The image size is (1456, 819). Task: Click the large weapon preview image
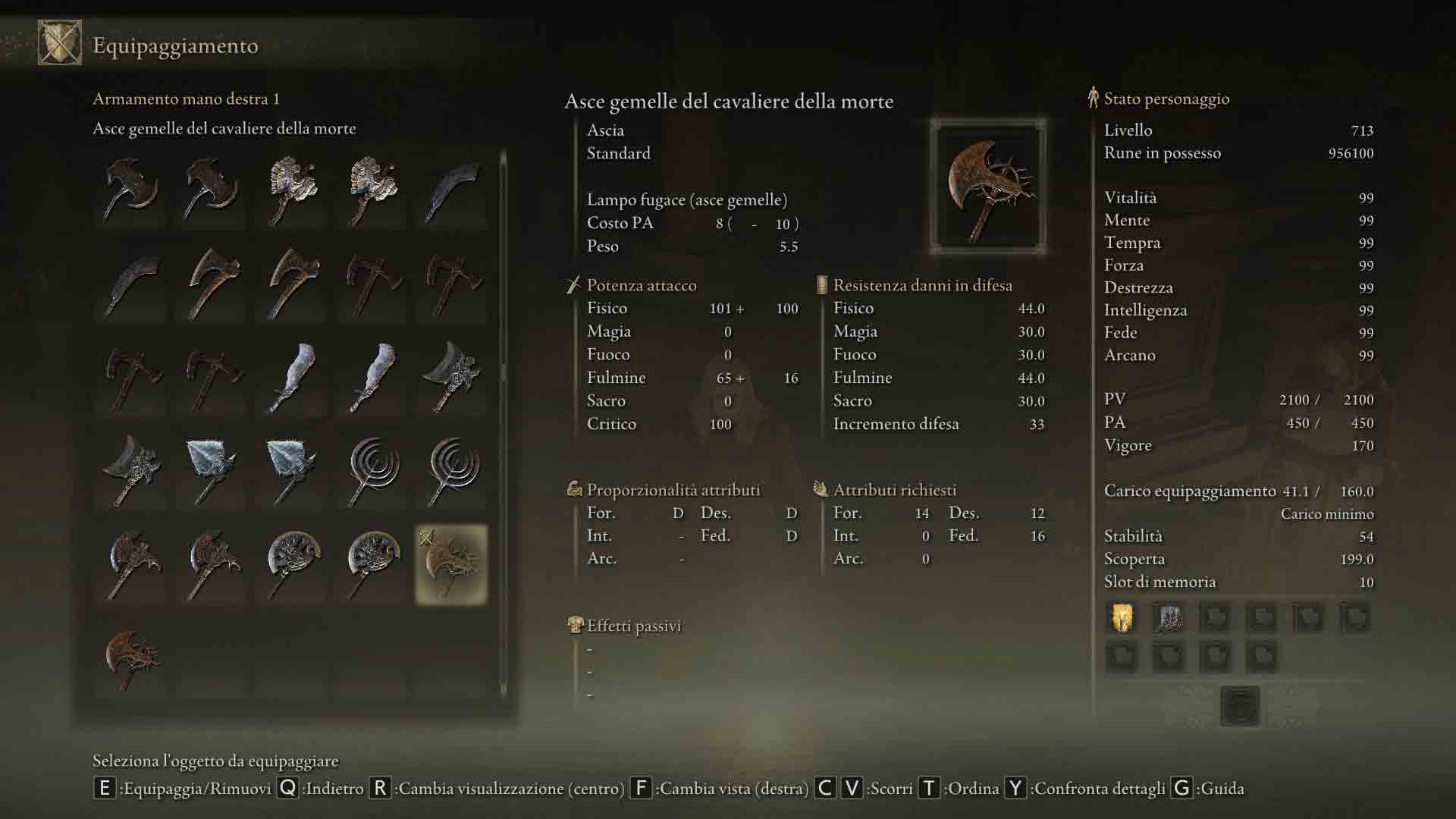[988, 187]
